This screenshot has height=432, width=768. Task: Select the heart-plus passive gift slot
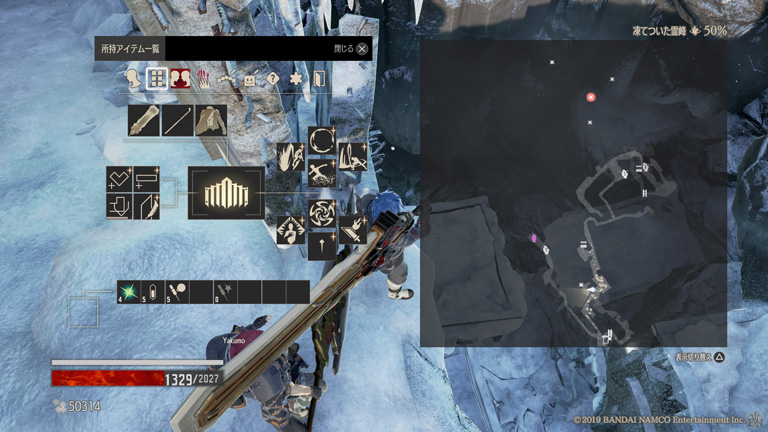click(120, 179)
